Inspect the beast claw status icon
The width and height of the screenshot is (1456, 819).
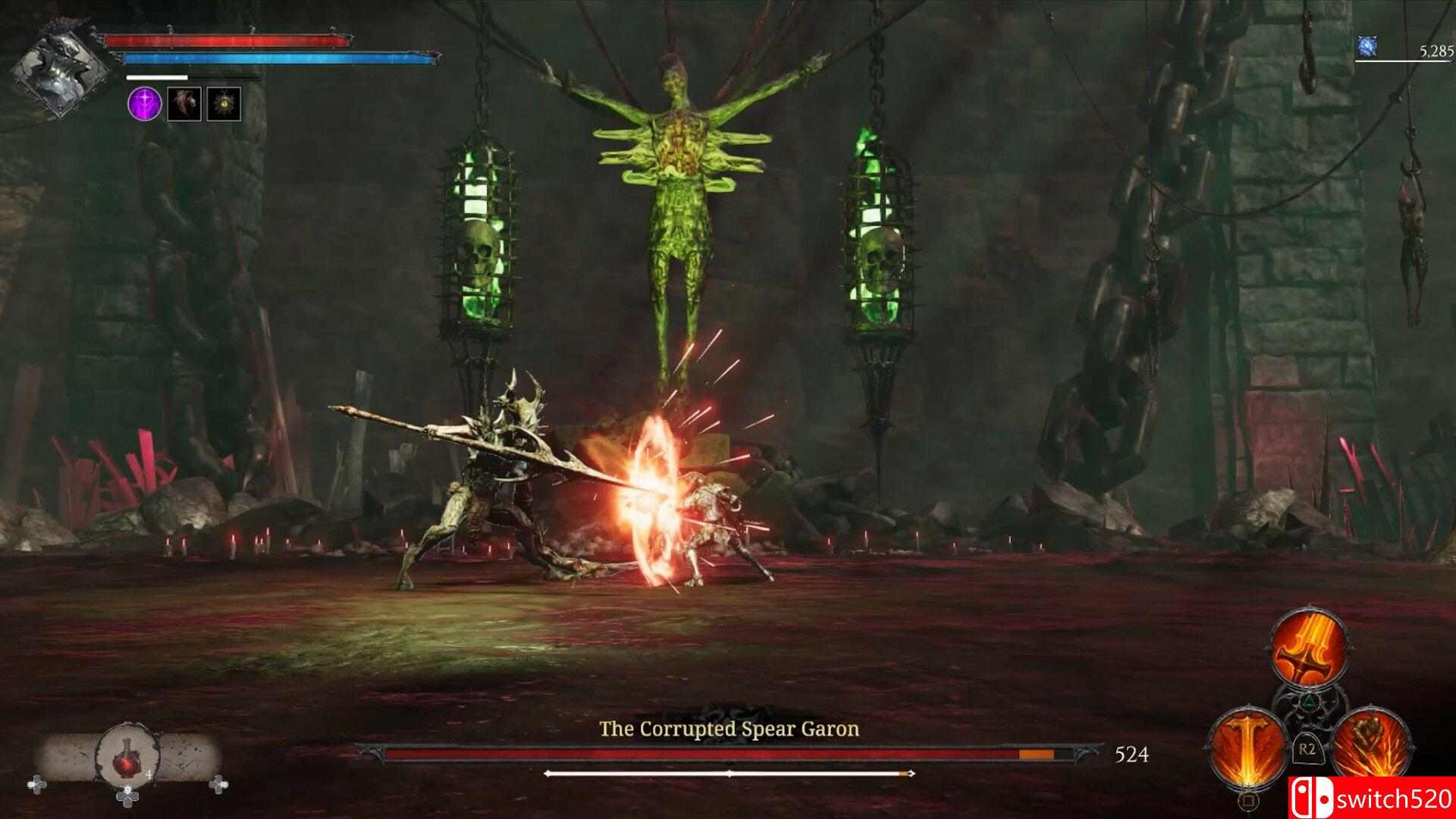point(184,104)
